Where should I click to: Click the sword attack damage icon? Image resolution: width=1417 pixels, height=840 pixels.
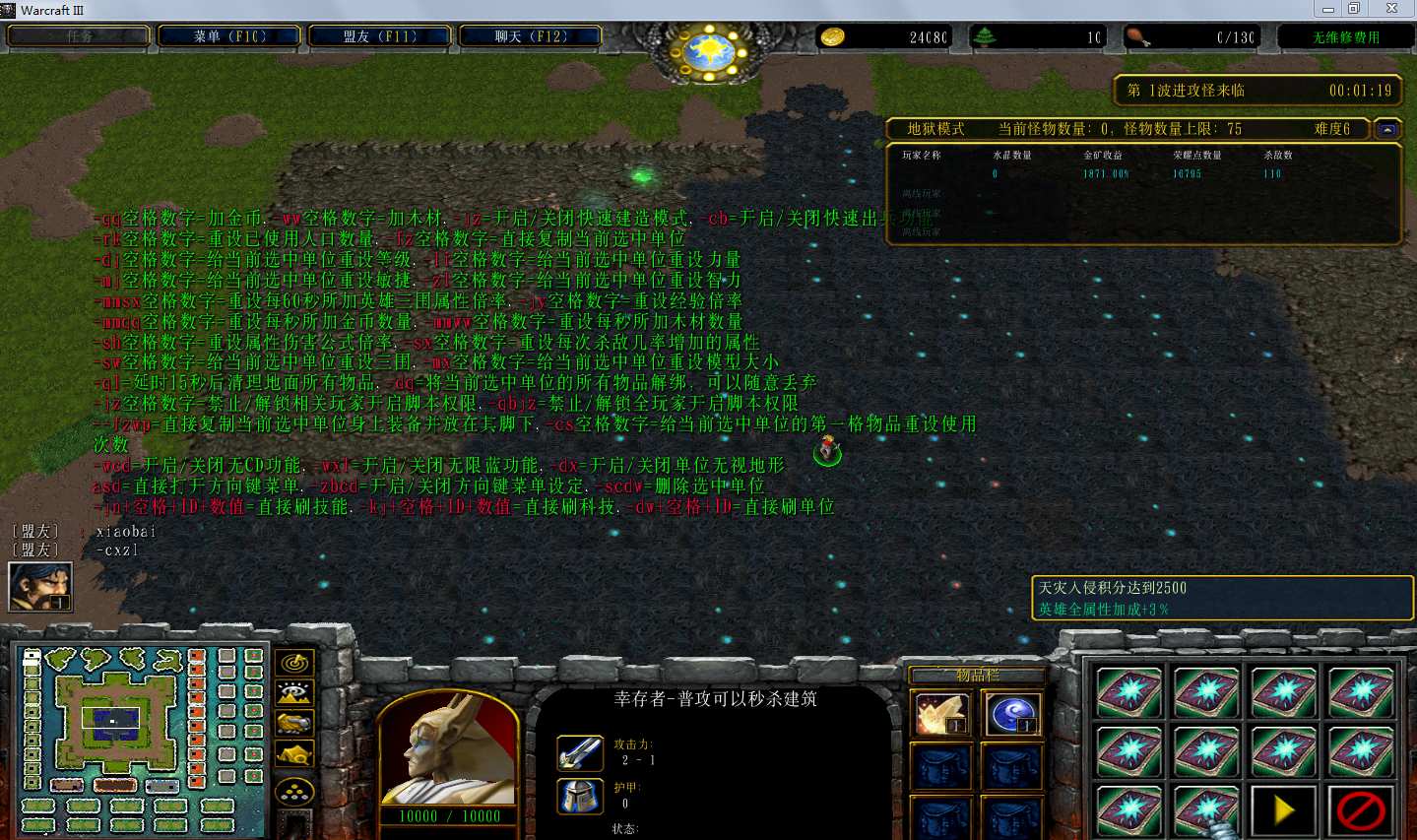(580, 753)
